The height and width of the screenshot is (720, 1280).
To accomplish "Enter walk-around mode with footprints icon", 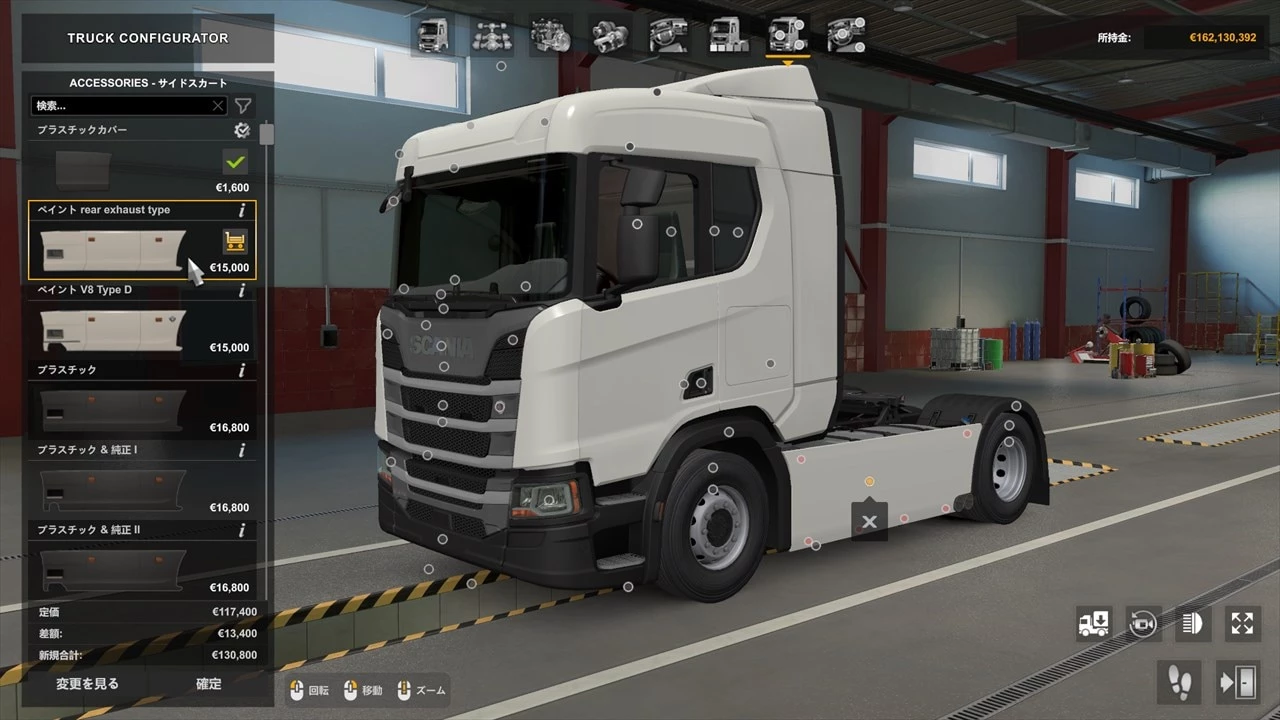I will point(1180,682).
